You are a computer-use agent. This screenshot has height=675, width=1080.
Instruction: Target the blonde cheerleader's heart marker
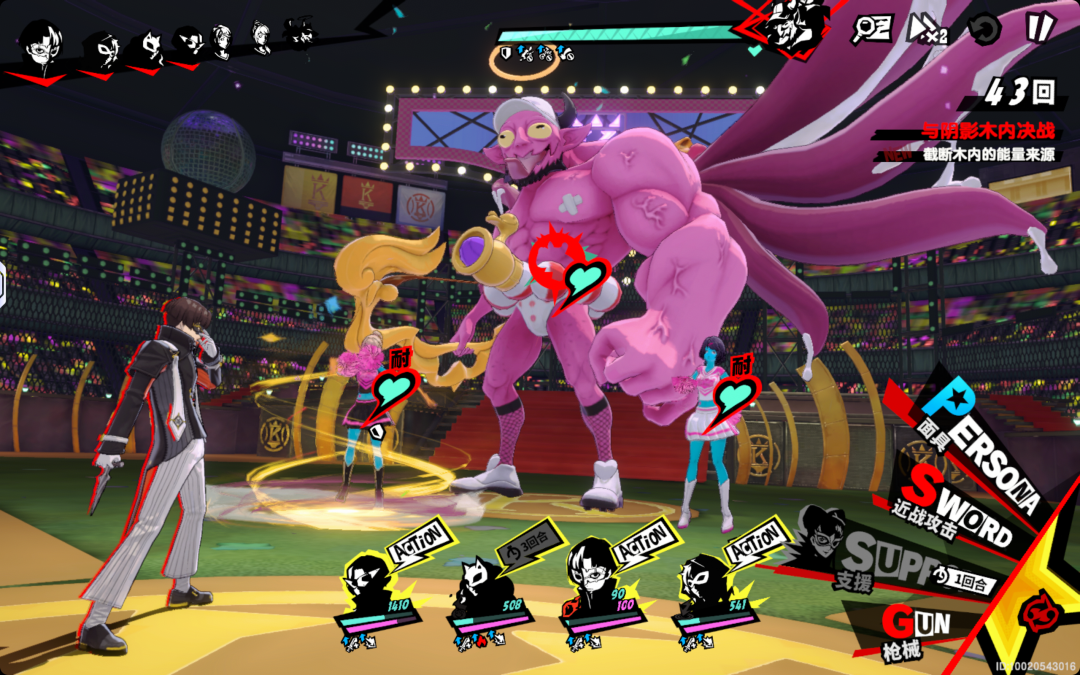(395, 393)
